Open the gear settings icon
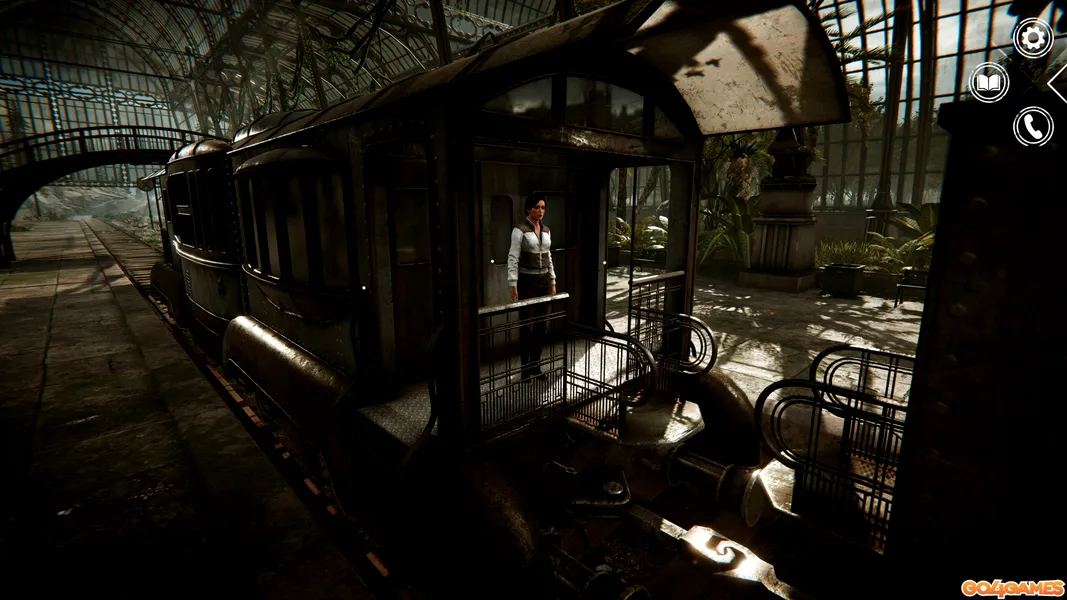Image resolution: width=1067 pixels, height=600 pixels. pyautogui.click(x=1032, y=38)
